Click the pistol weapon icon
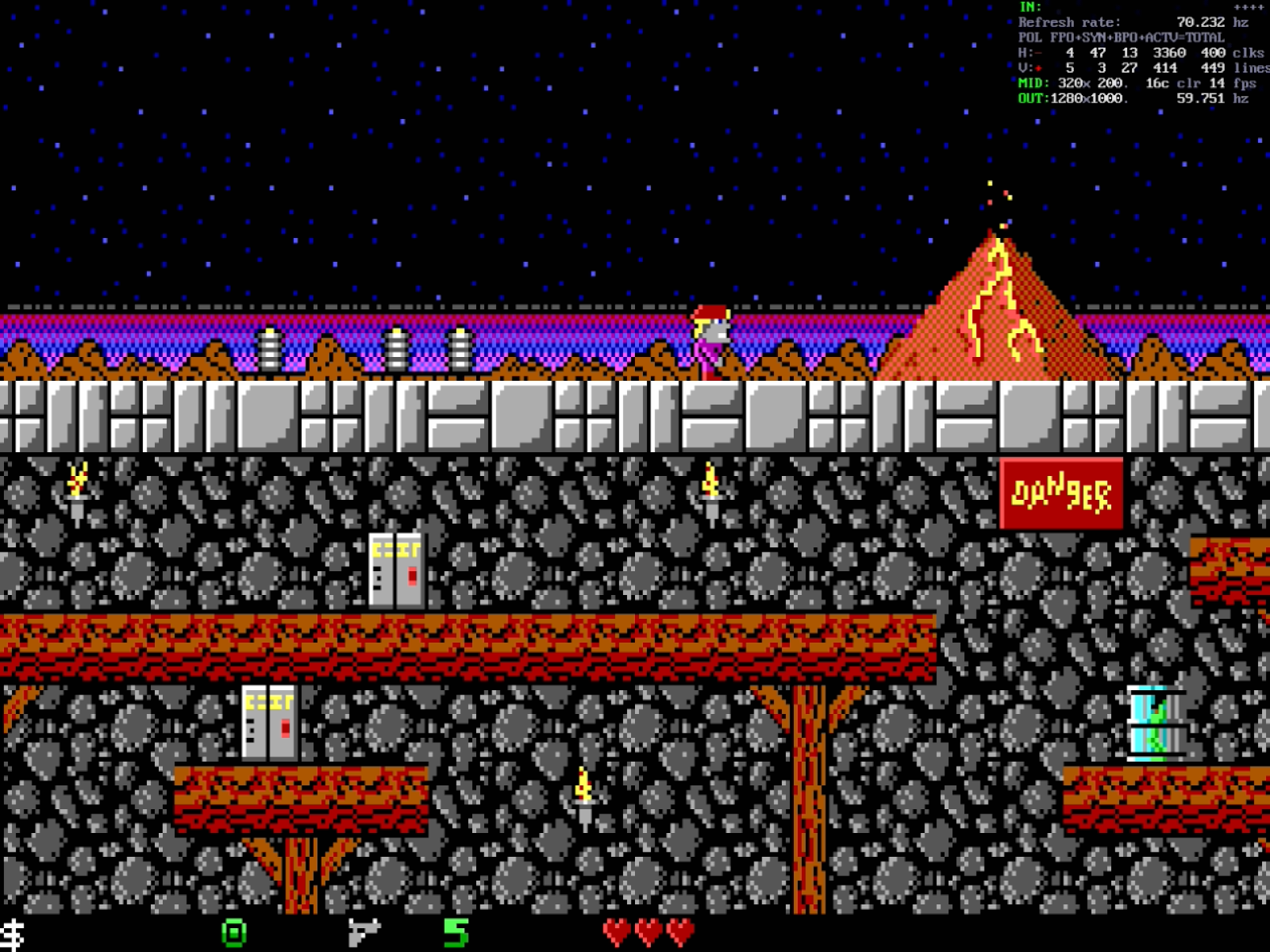Image resolution: width=1270 pixels, height=952 pixels. [x=364, y=931]
